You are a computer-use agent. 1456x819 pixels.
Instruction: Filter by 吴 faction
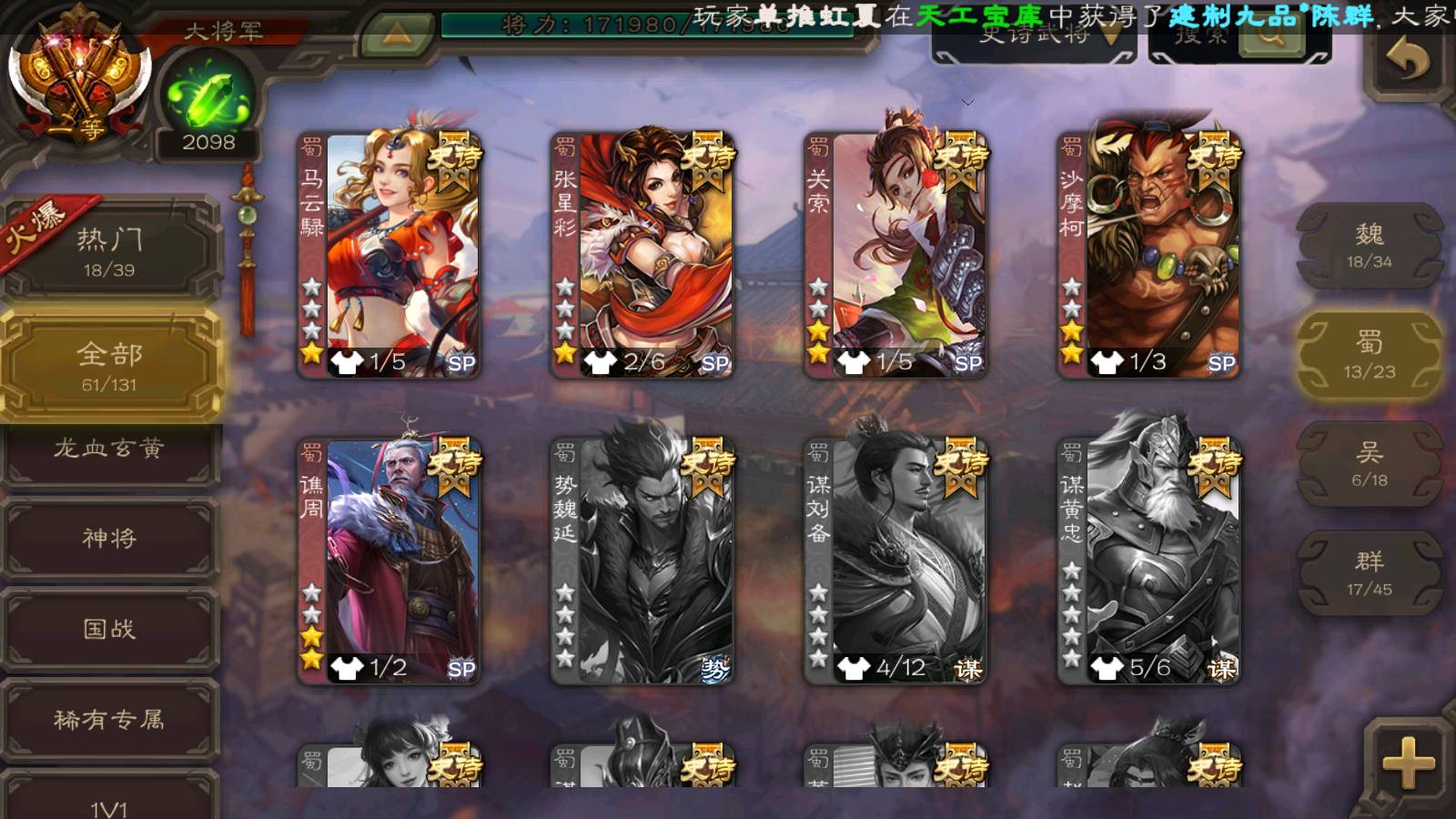(x=1369, y=464)
